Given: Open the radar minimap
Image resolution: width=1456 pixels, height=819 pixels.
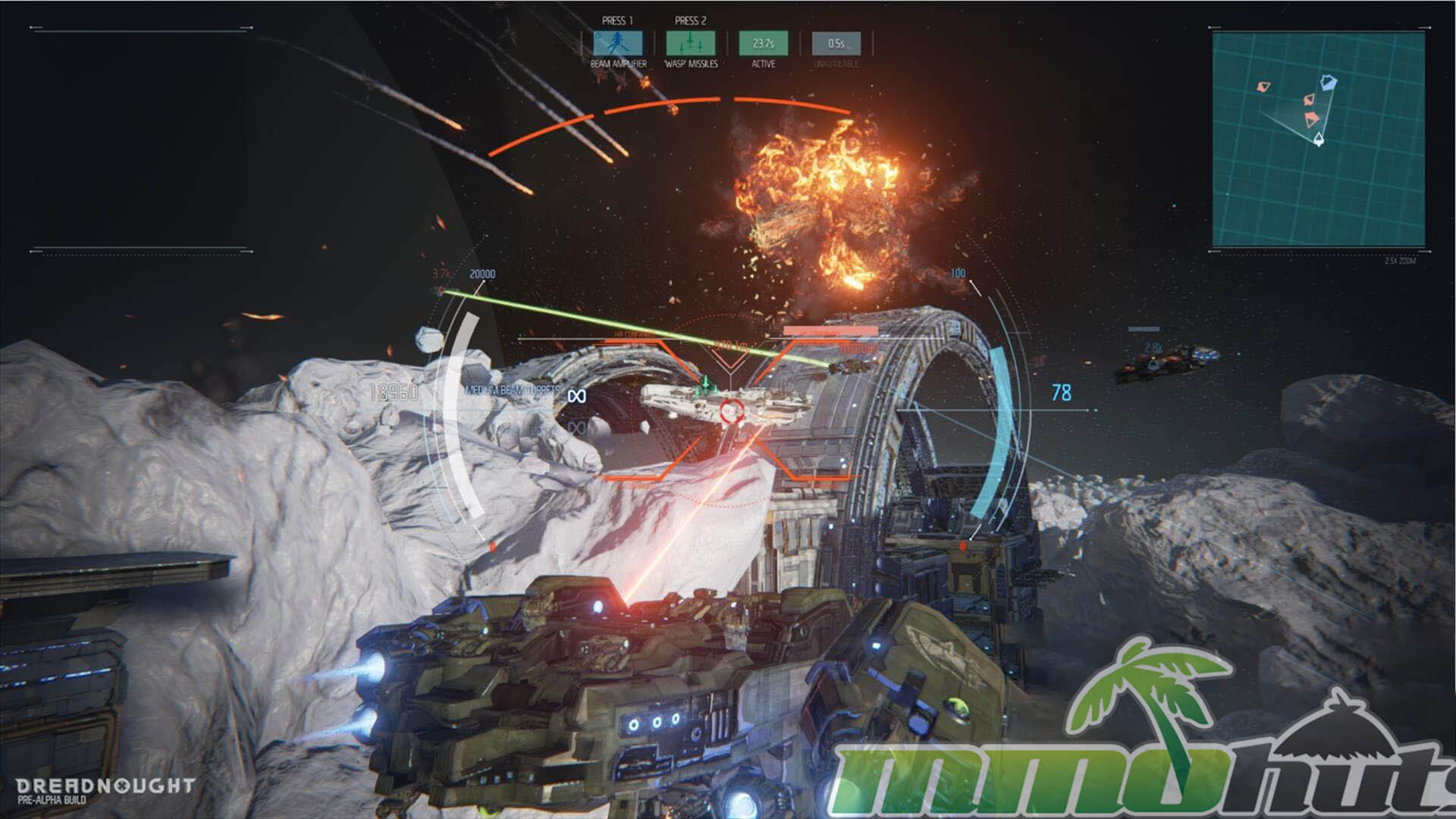Looking at the screenshot, I should (x=1318, y=140).
